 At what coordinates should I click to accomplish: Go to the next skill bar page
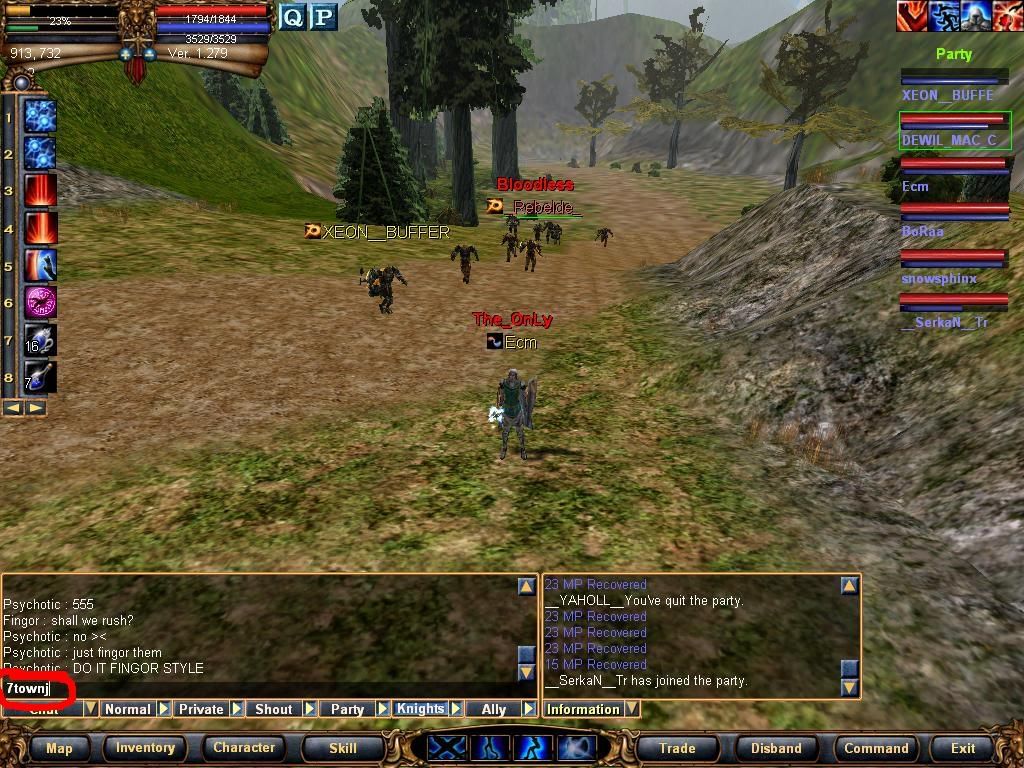[x=36, y=408]
